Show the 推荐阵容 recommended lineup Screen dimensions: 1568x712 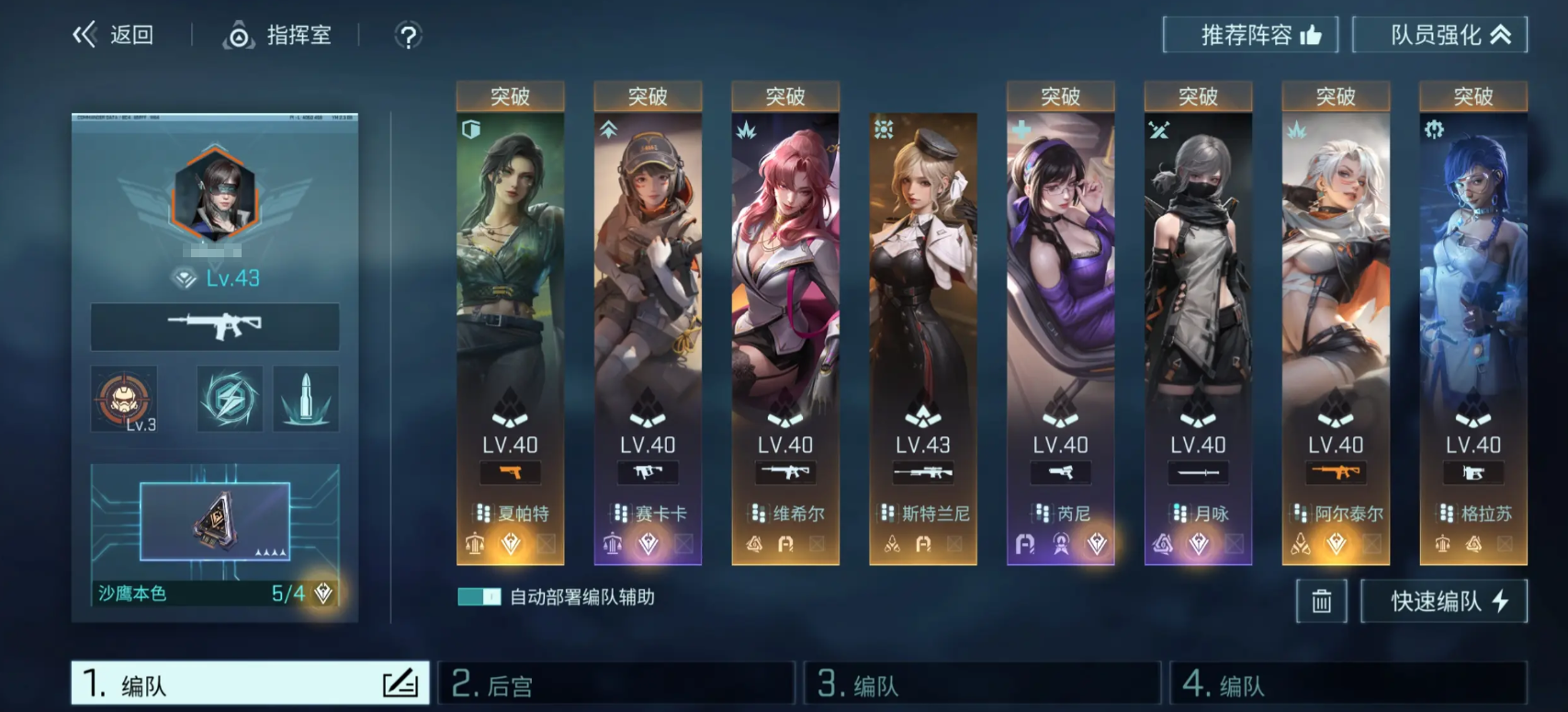tap(1249, 36)
